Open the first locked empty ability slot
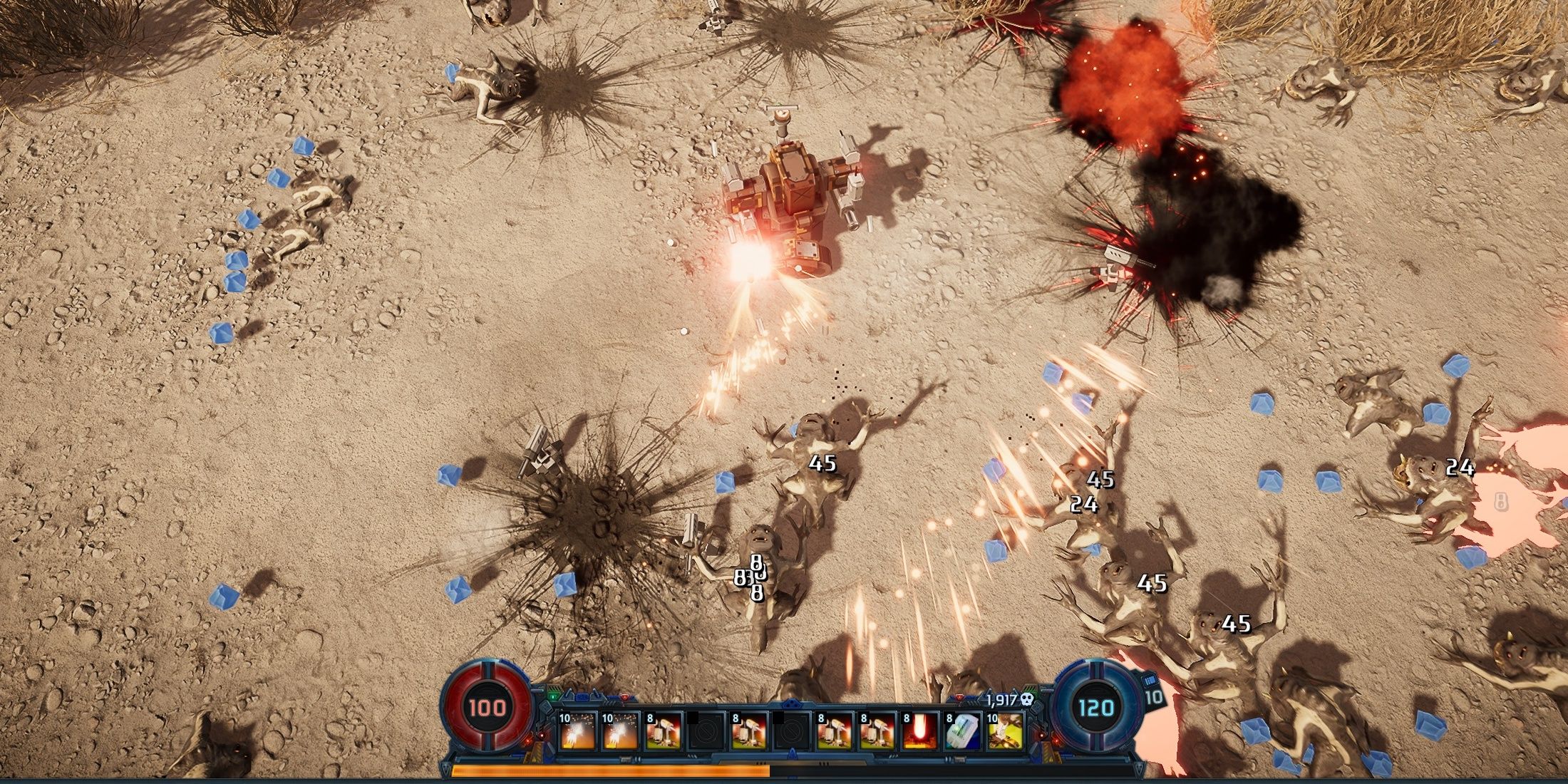This screenshot has width=1568, height=784. pyautogui.click(x=706, y=731)
